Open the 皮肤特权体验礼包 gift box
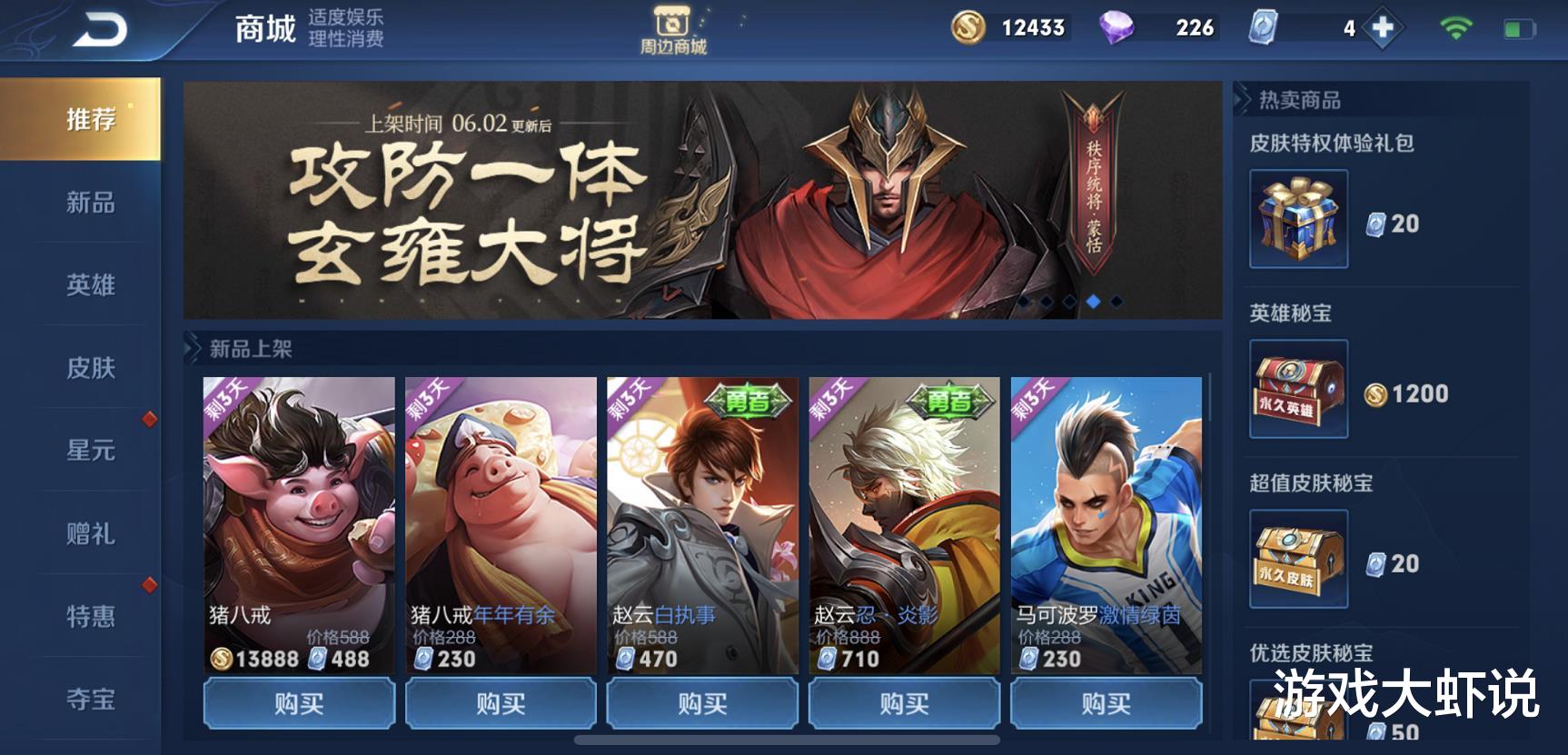 1297,221
